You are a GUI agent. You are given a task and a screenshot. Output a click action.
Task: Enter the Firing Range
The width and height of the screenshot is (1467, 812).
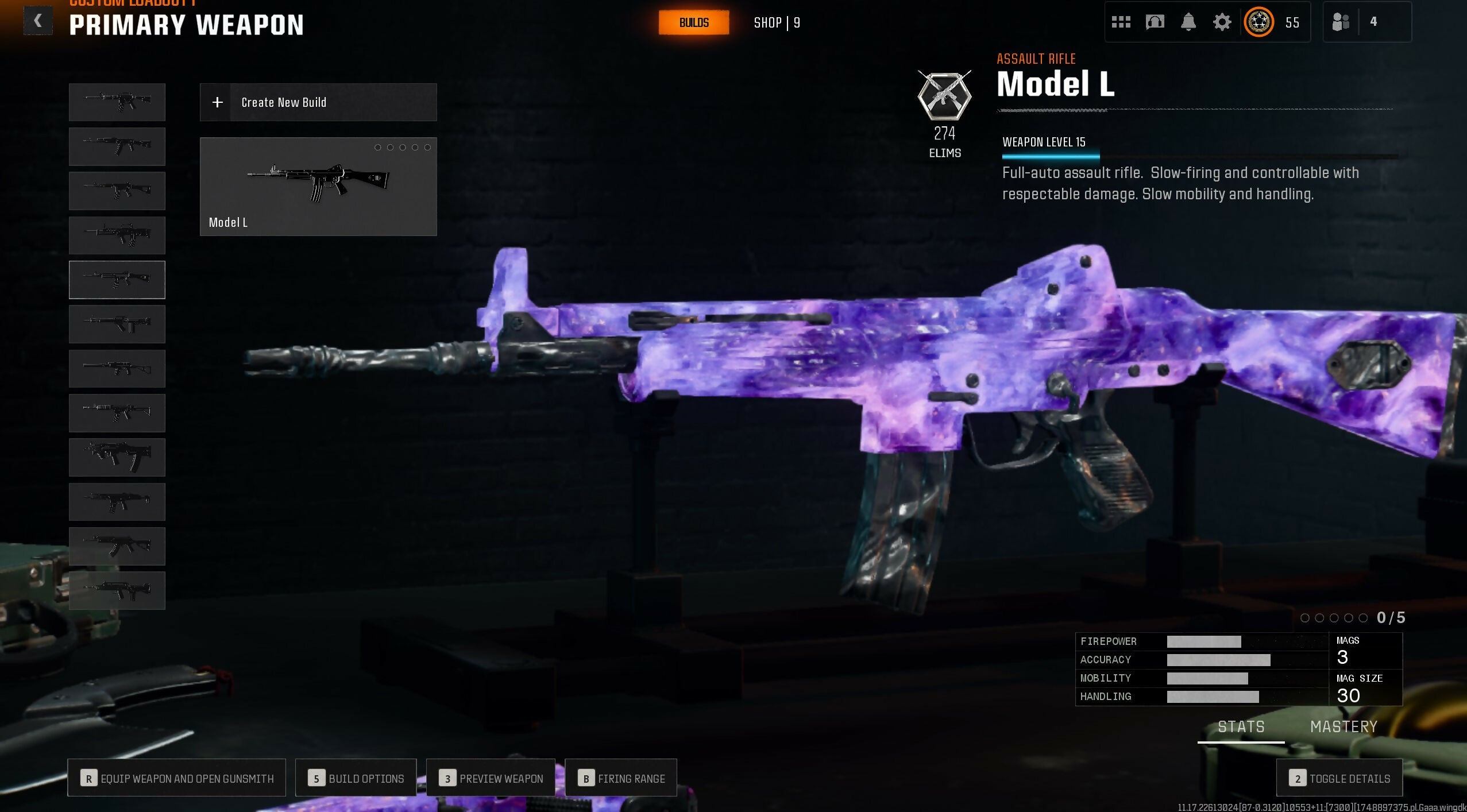pyautogui.click(x=621, y=778)
